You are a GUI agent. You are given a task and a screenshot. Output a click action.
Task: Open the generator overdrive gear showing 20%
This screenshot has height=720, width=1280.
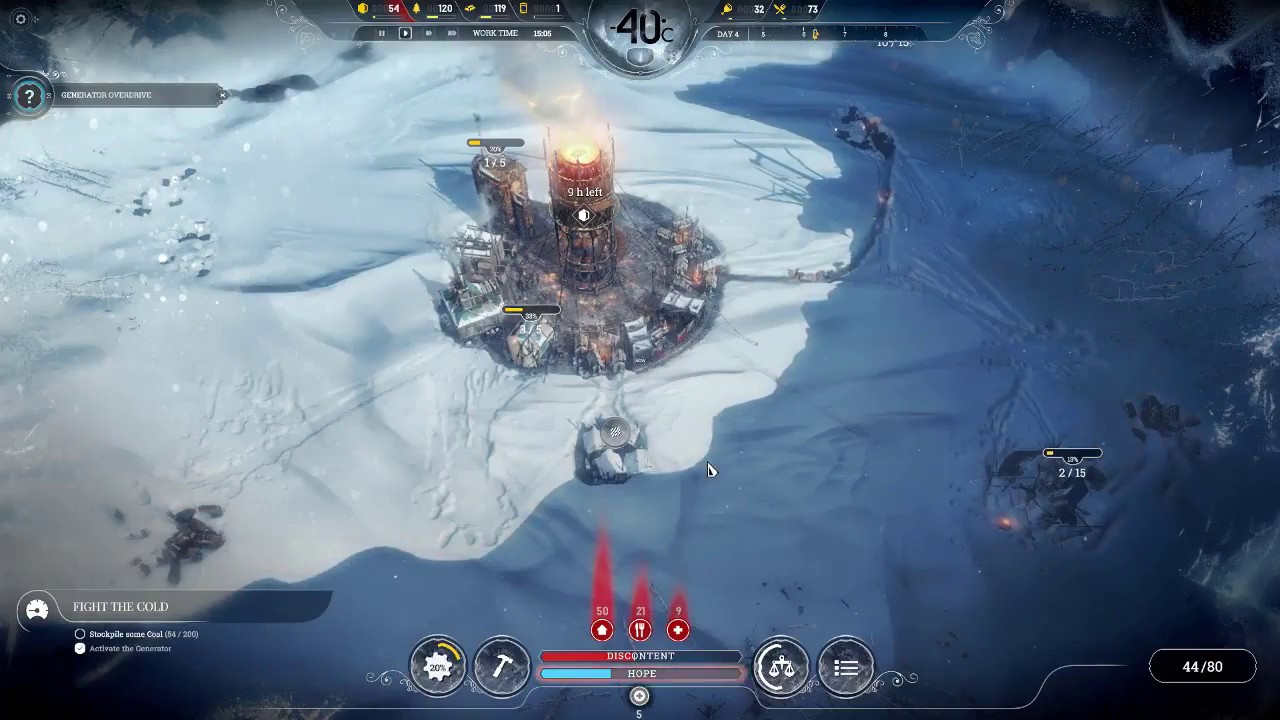click(438, 666)
